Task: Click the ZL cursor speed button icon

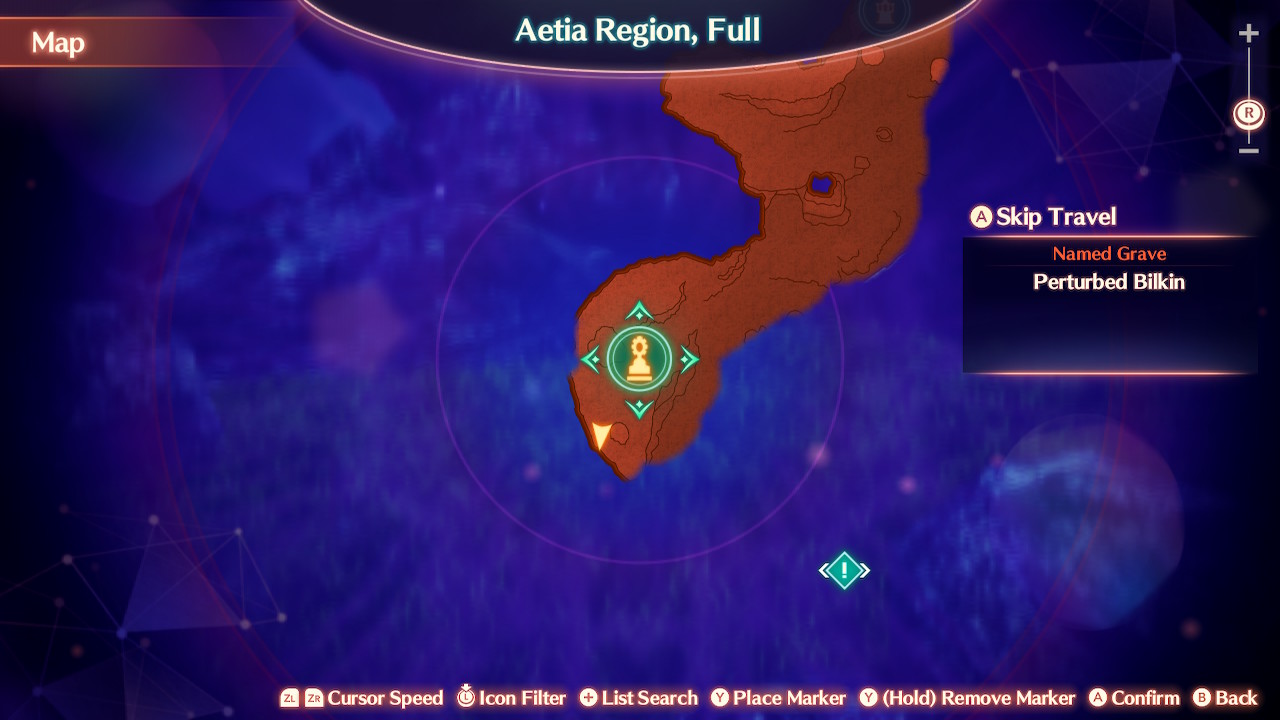Action: 290,698
